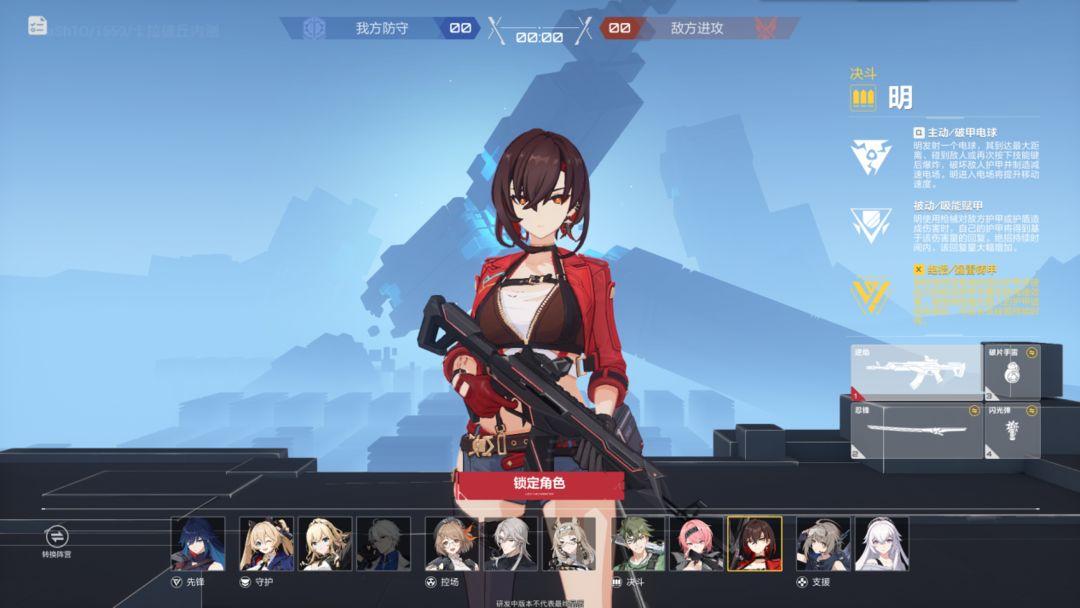
Task: Open the blade melee weapon slot
Action: click(x=915, y=430)
